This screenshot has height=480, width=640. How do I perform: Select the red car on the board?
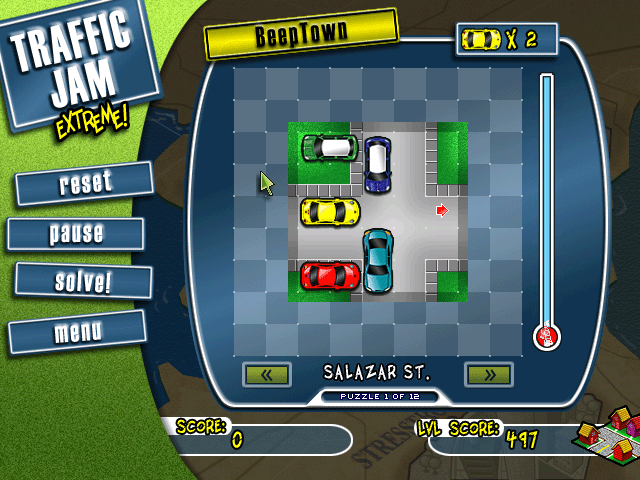point(331,273)
